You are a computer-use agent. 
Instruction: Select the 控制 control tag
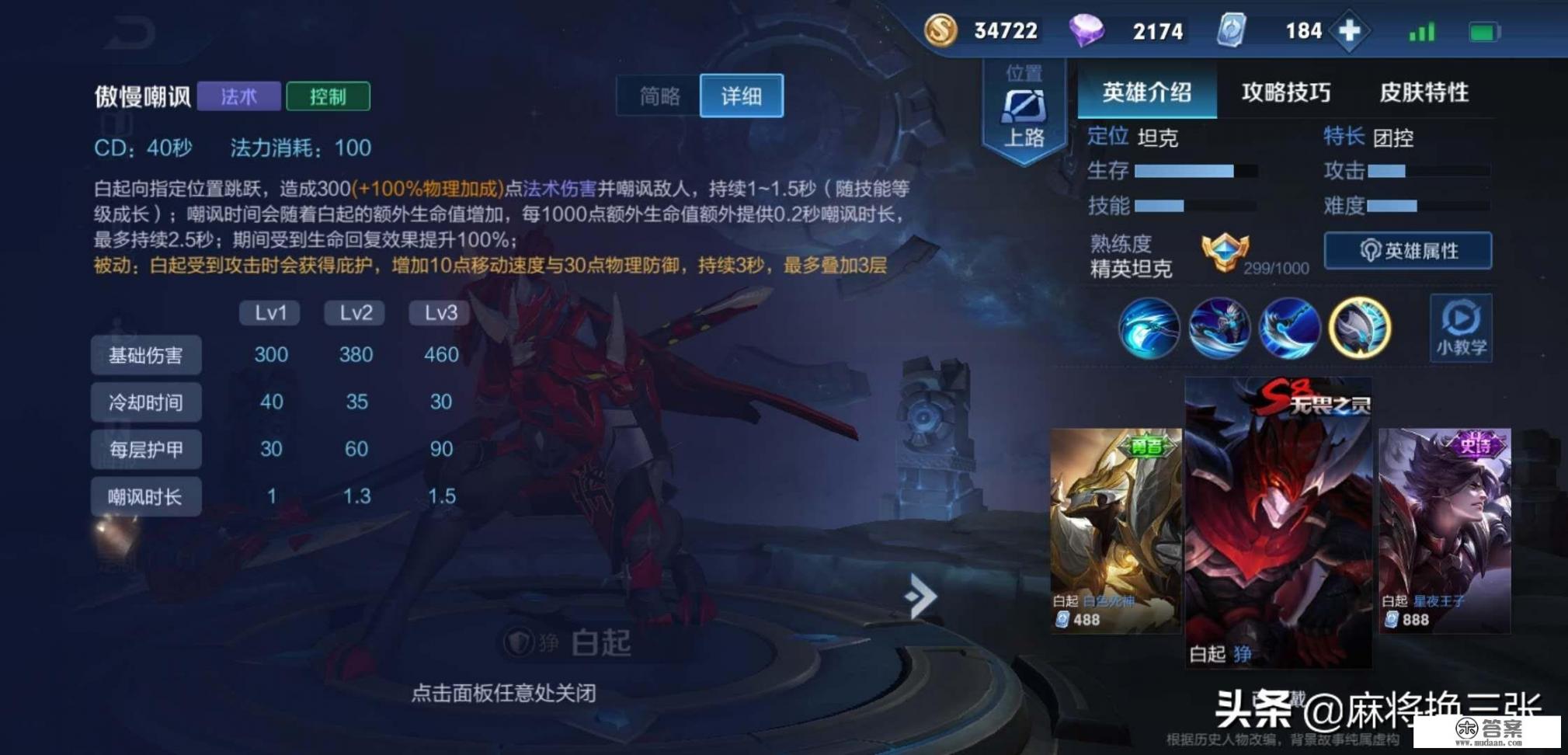(x=328, y=95)
